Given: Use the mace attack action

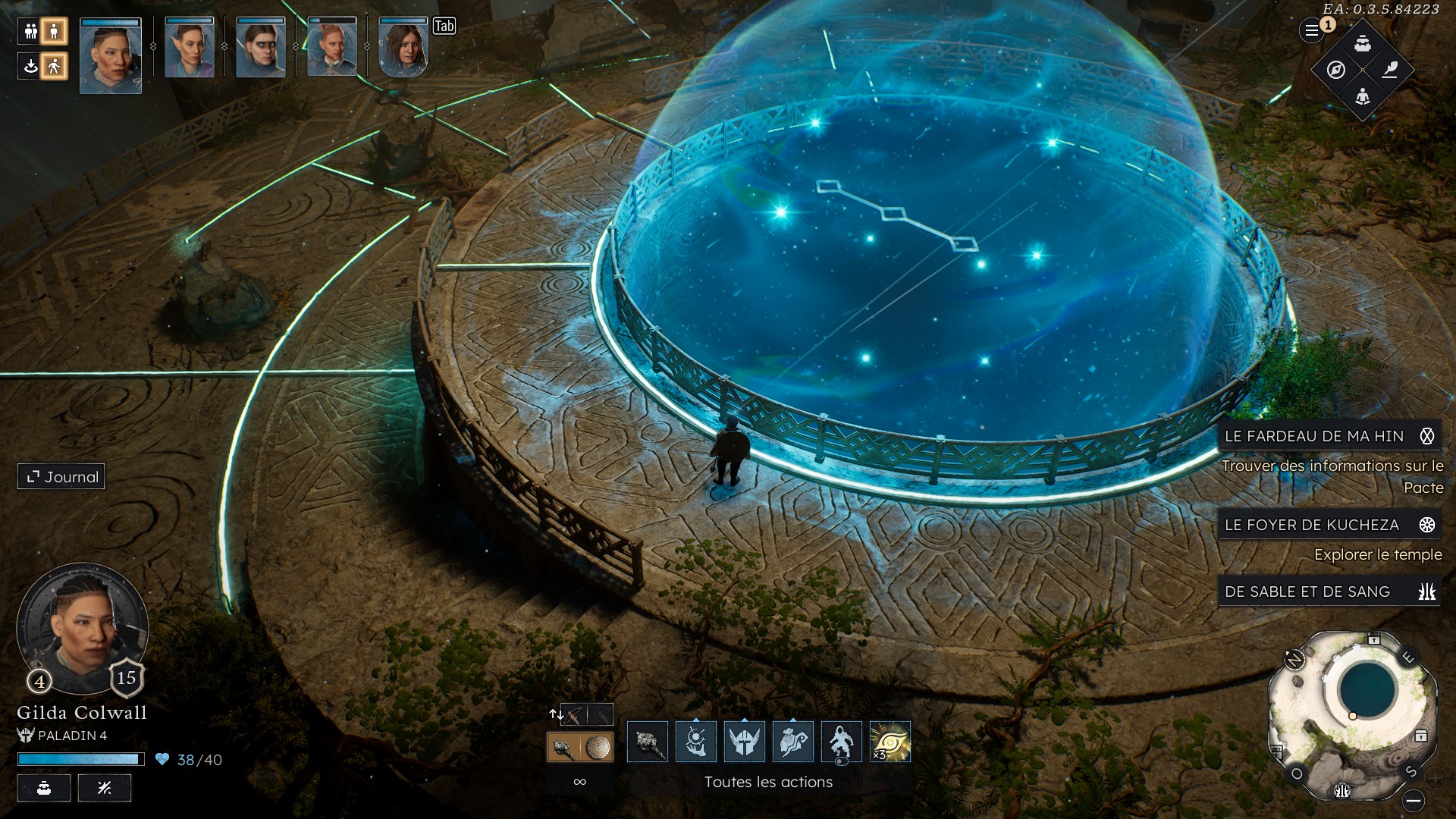Looking at the screenshot, I should pos(648,742).
